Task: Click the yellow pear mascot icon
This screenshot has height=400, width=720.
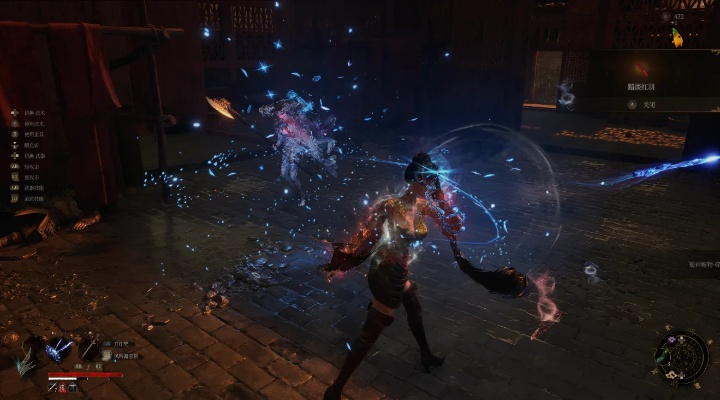Action: (677, 37)
